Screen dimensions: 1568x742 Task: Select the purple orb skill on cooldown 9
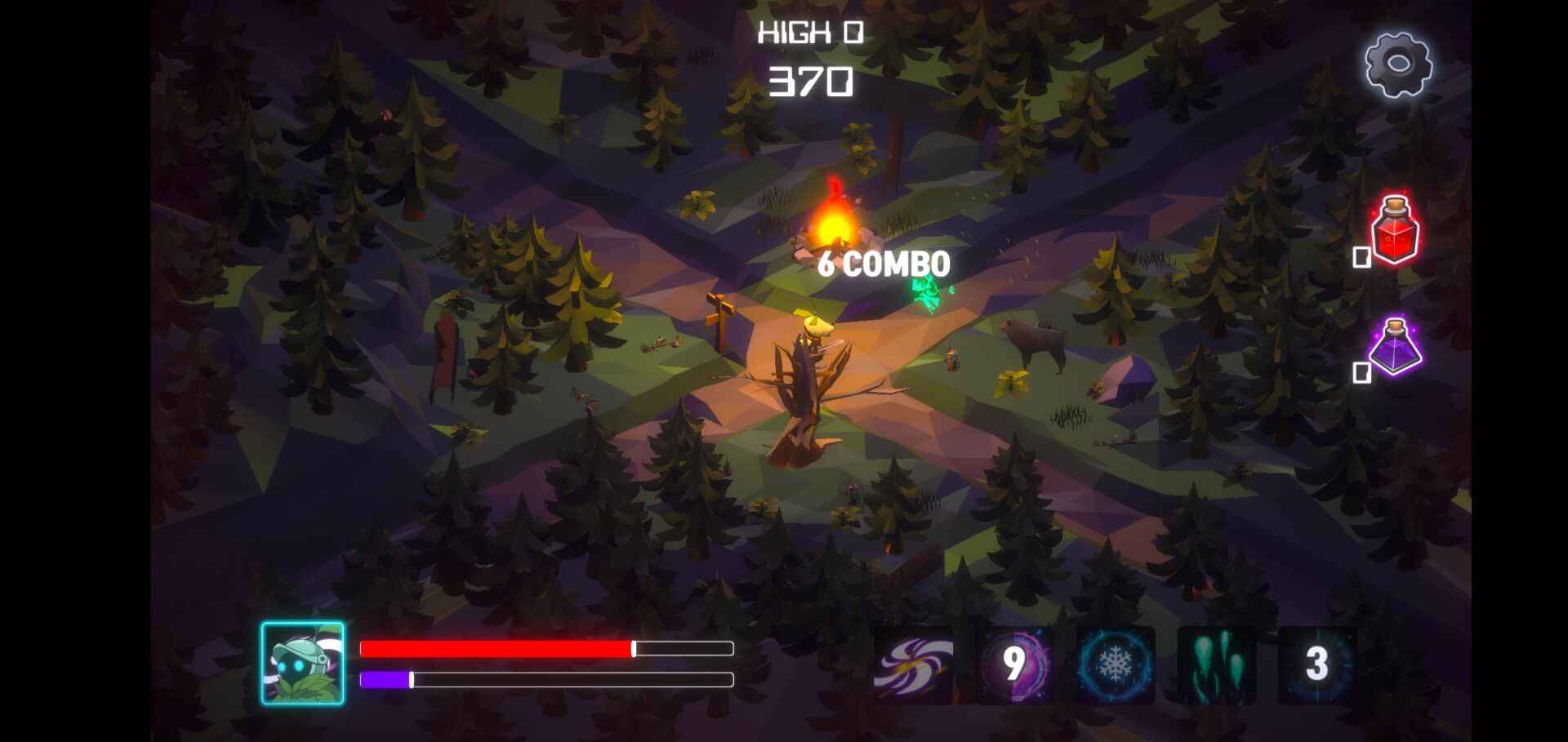(x=1014, y=665)
